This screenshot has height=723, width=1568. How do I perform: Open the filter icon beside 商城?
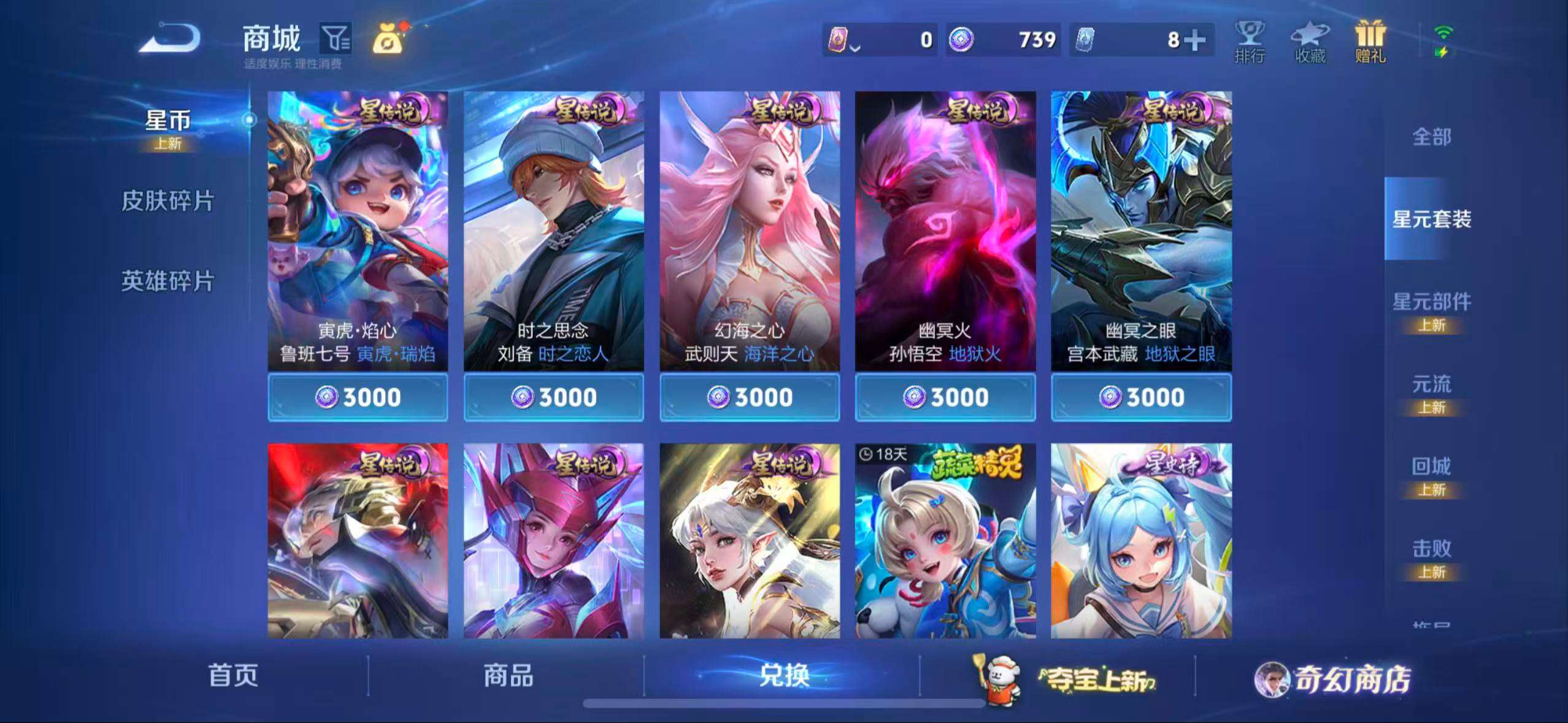click(x=334, y=38)
